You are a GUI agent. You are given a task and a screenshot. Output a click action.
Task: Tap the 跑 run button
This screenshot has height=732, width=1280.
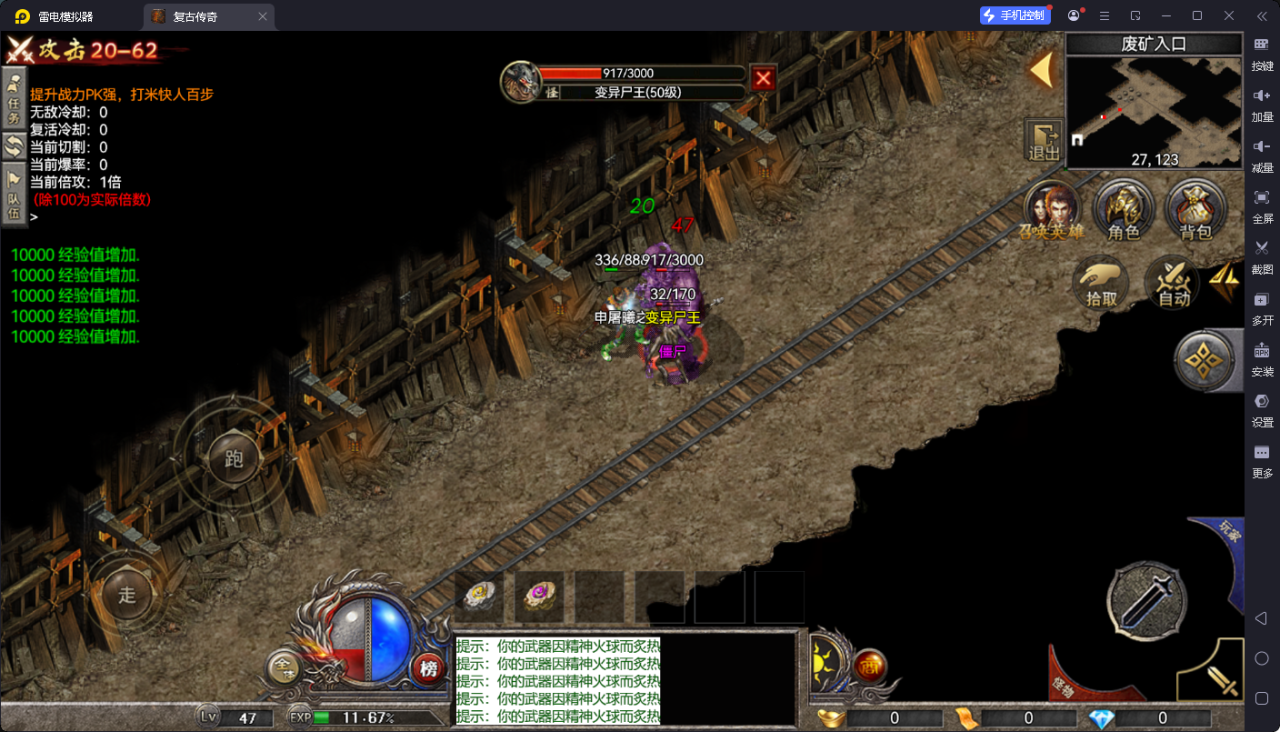point(234,459)
